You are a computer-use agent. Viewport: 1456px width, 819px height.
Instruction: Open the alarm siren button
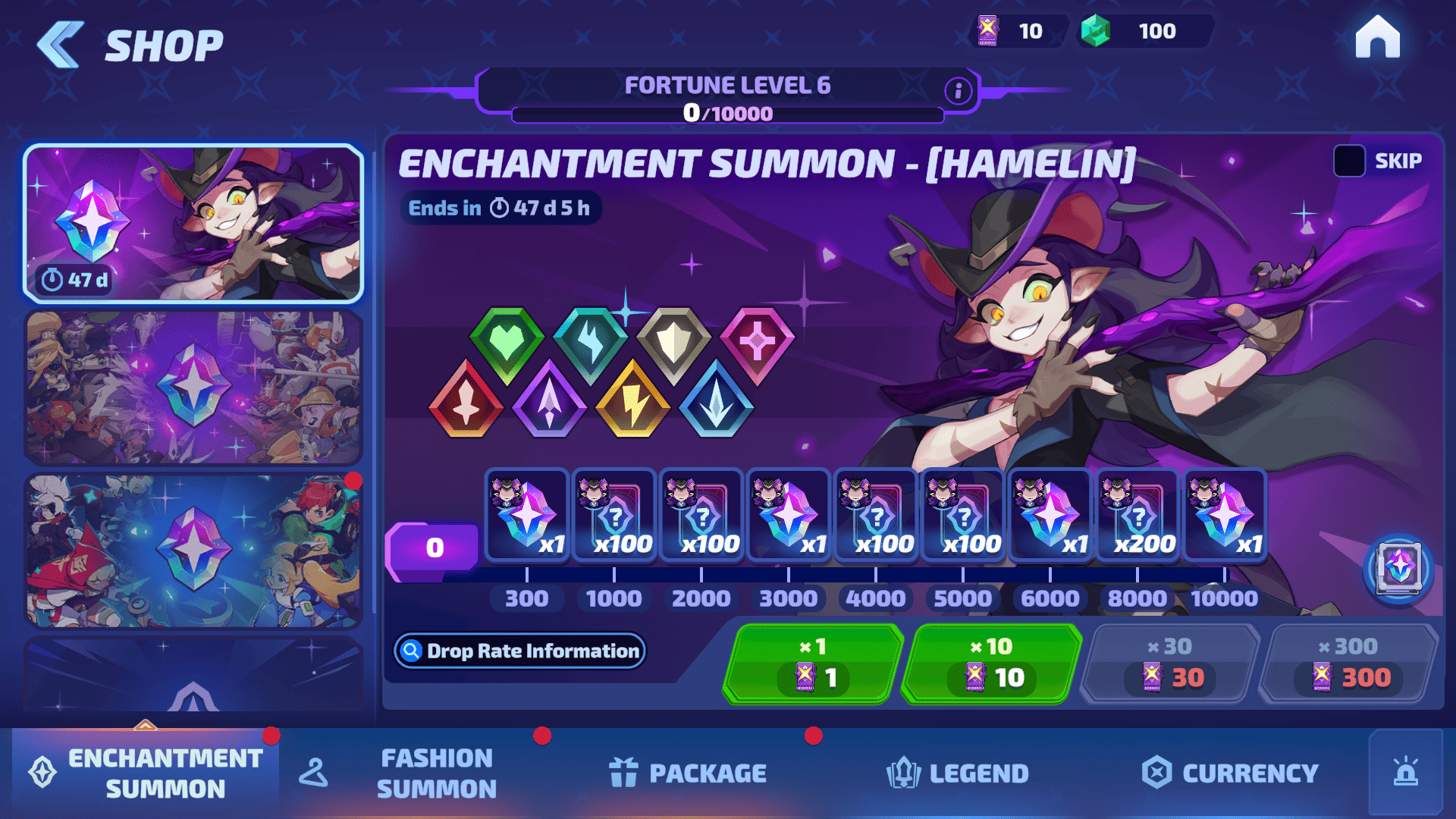1405,772
